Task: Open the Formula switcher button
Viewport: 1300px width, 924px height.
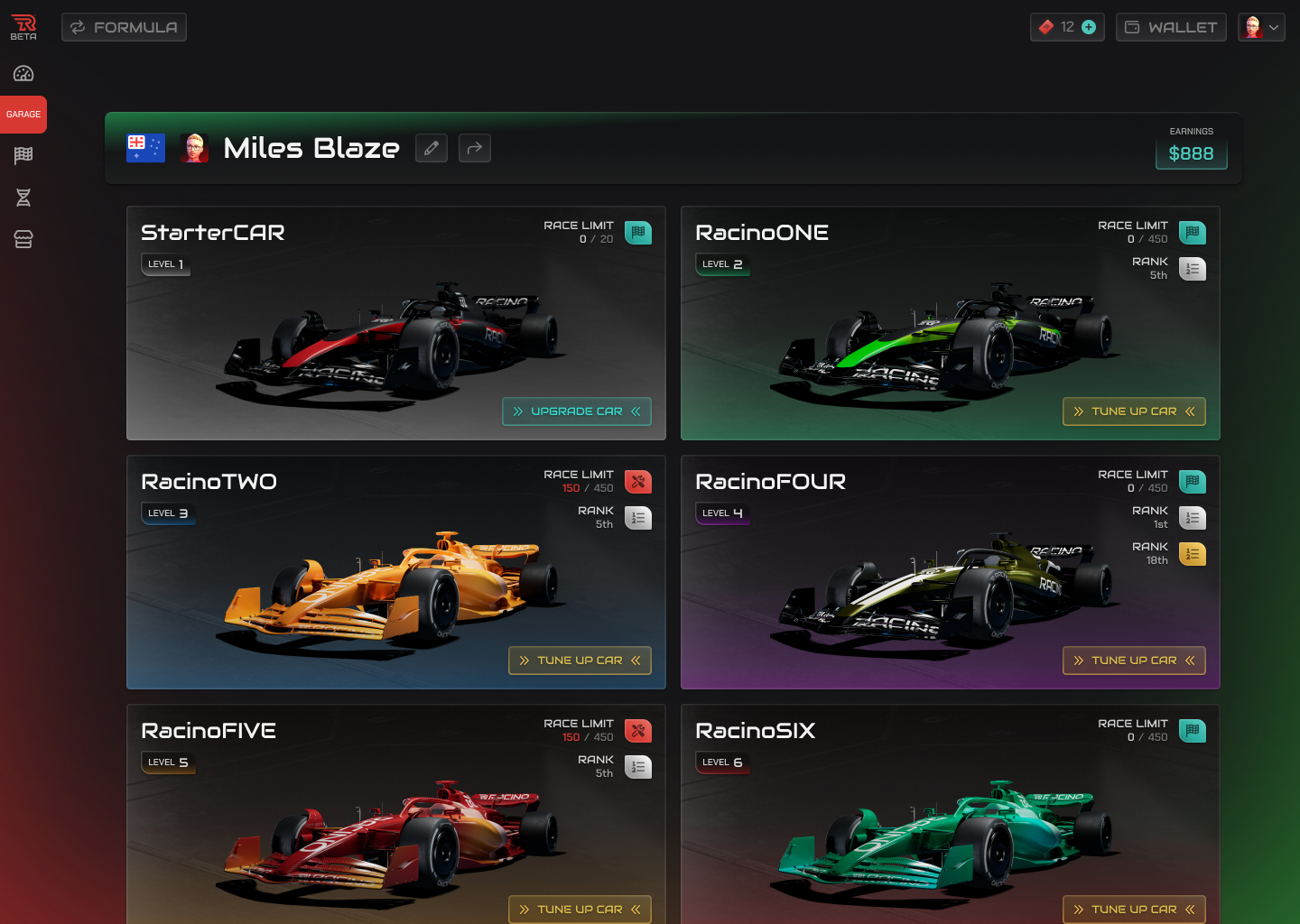Action: point(125,27)
